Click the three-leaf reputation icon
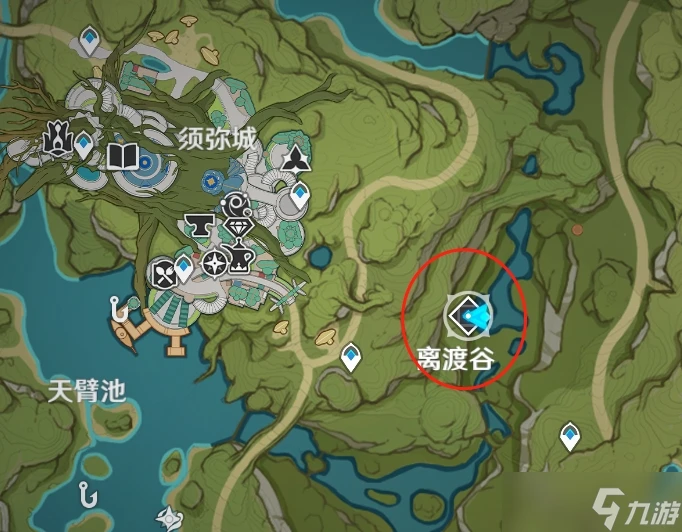 [x=296, y=160]
